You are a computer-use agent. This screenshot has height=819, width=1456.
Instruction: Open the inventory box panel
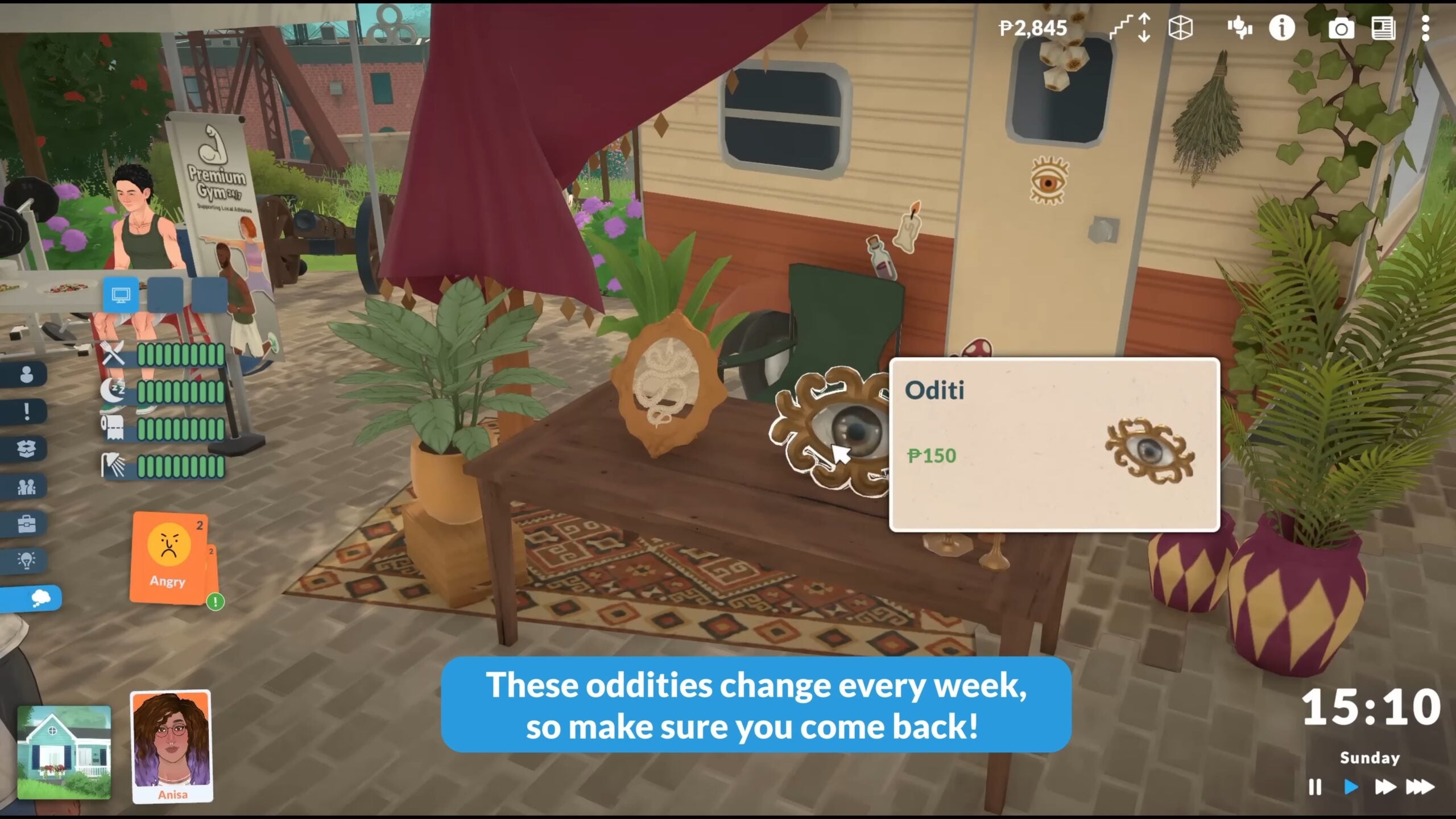coord(26,449)
